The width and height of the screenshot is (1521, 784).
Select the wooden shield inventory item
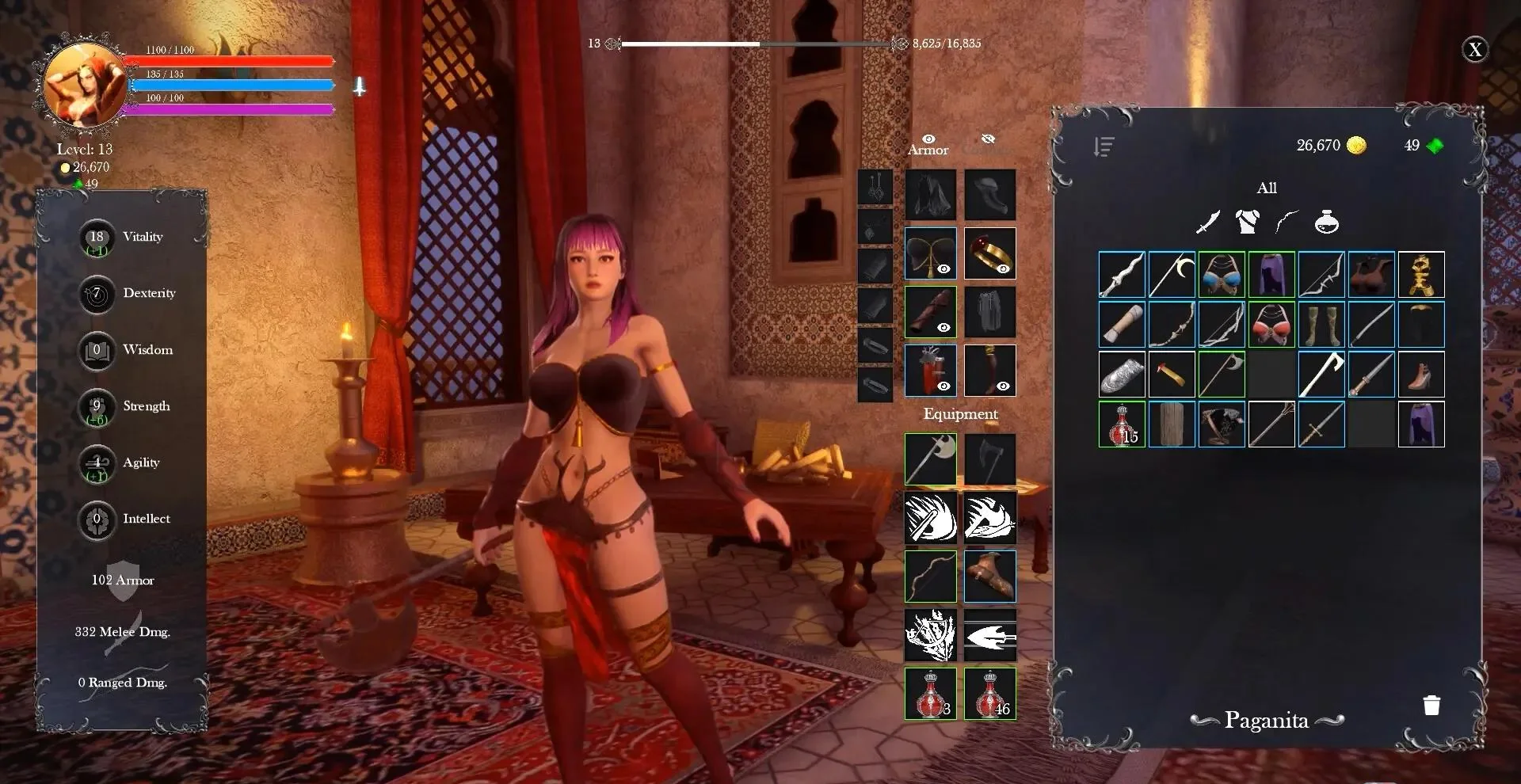click(x=1172, y=424)
